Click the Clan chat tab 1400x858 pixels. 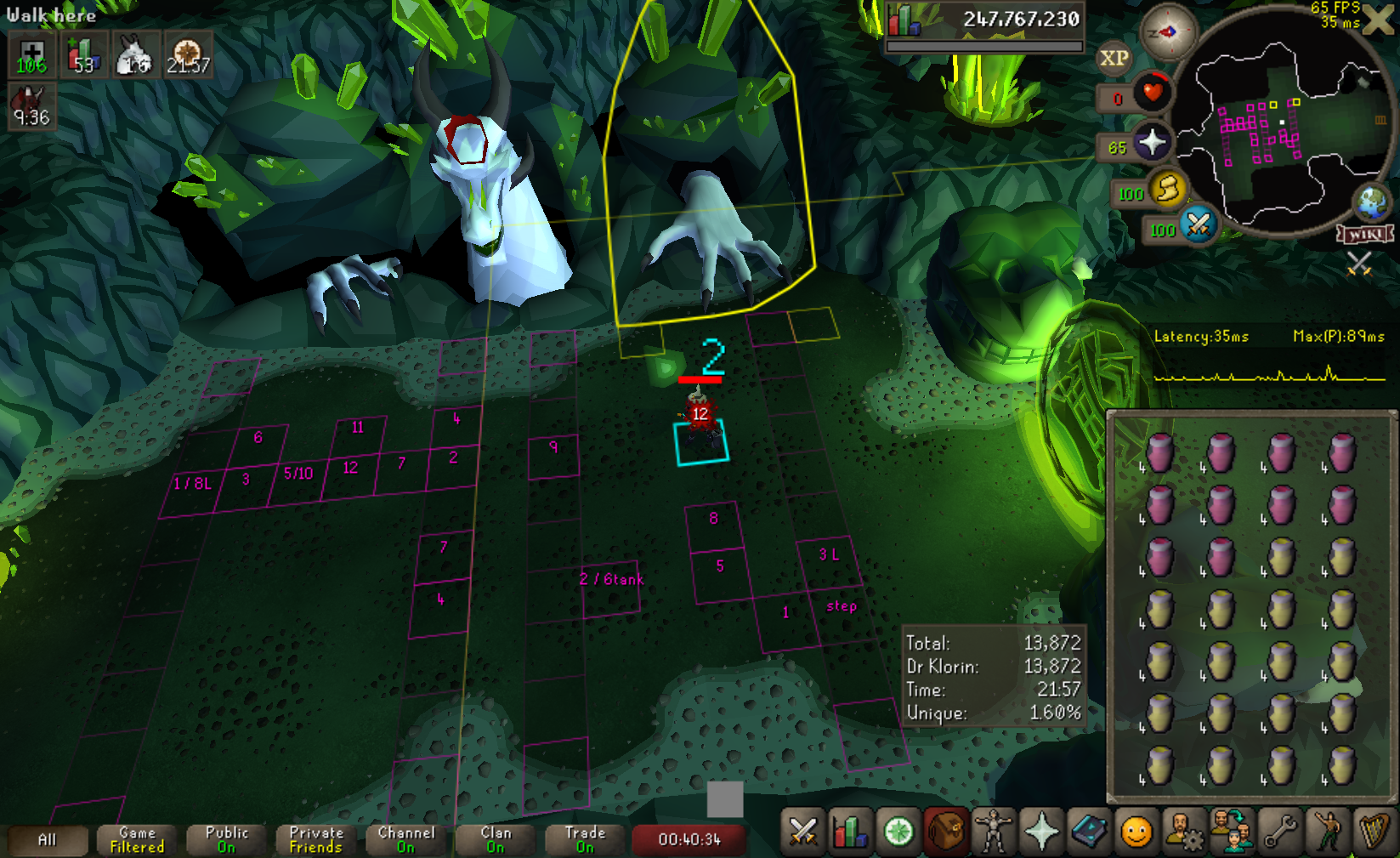tap(496, 840)
